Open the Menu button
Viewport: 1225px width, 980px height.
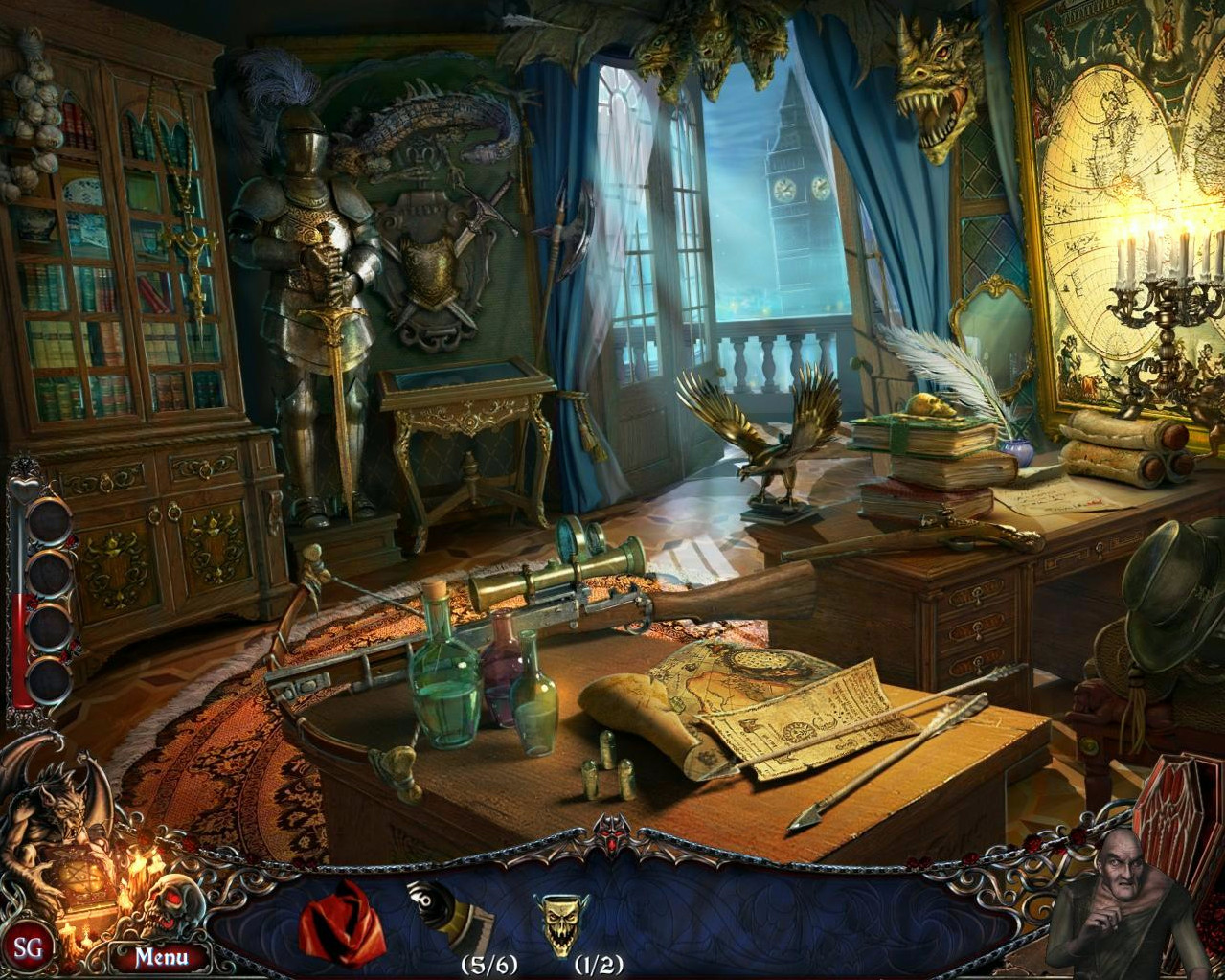160,956
